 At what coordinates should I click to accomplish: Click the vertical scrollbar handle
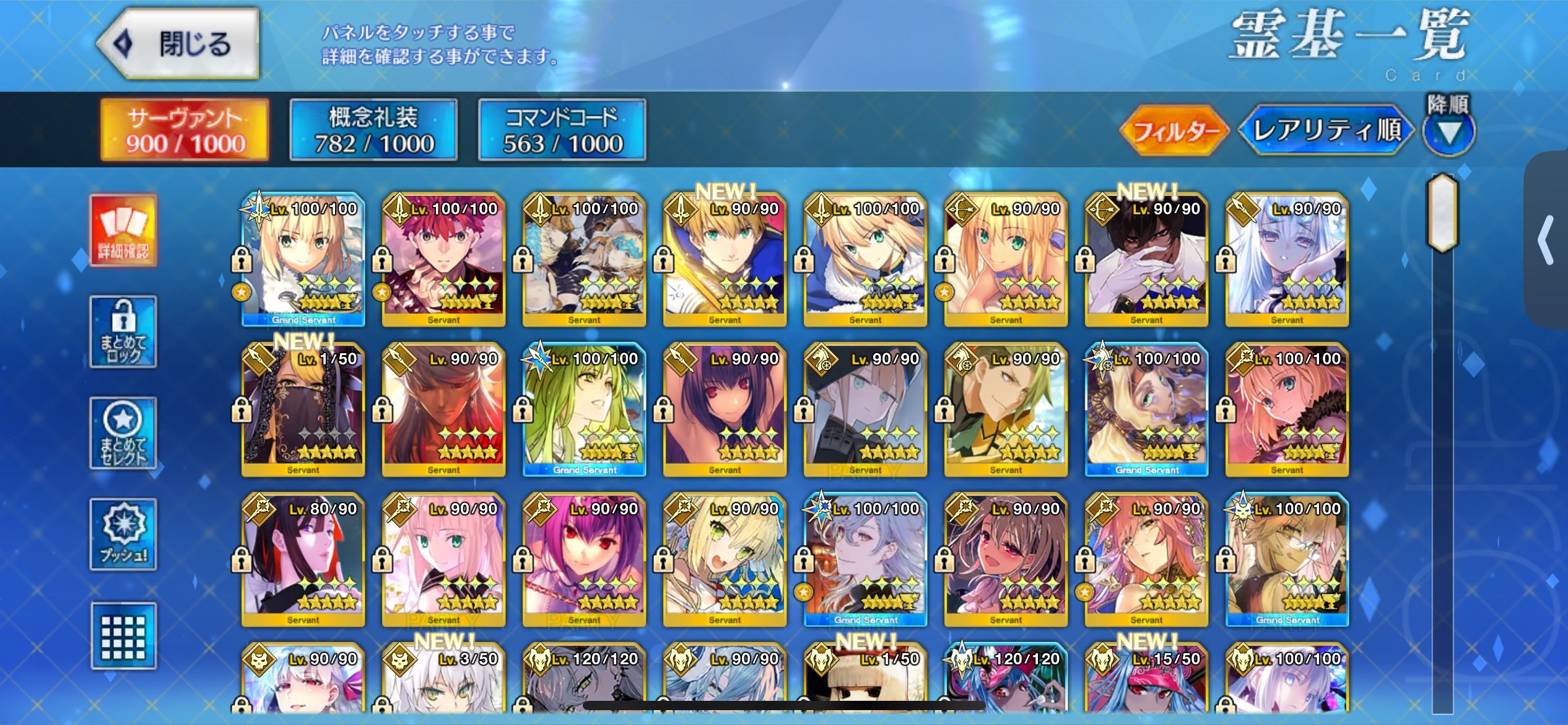click(x=1442, y=213)
